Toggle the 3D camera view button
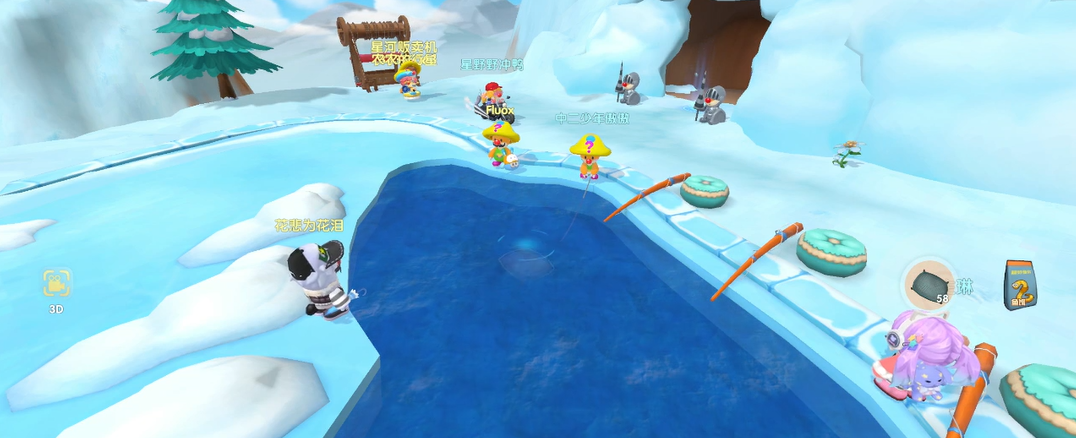 pyautogui.click(x=57, y=284)
